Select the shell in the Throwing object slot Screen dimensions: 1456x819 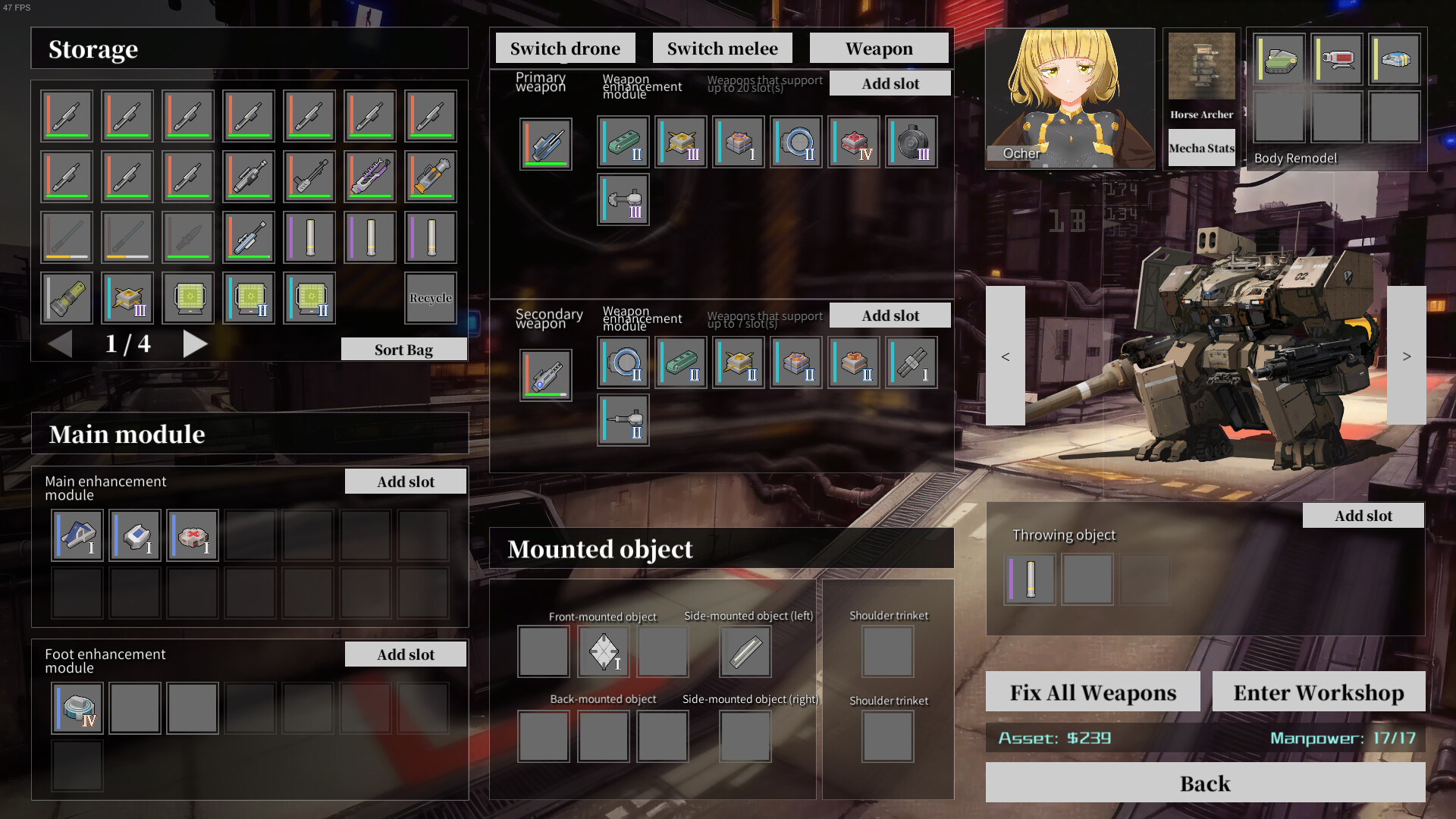click(x=1028, y=579)
